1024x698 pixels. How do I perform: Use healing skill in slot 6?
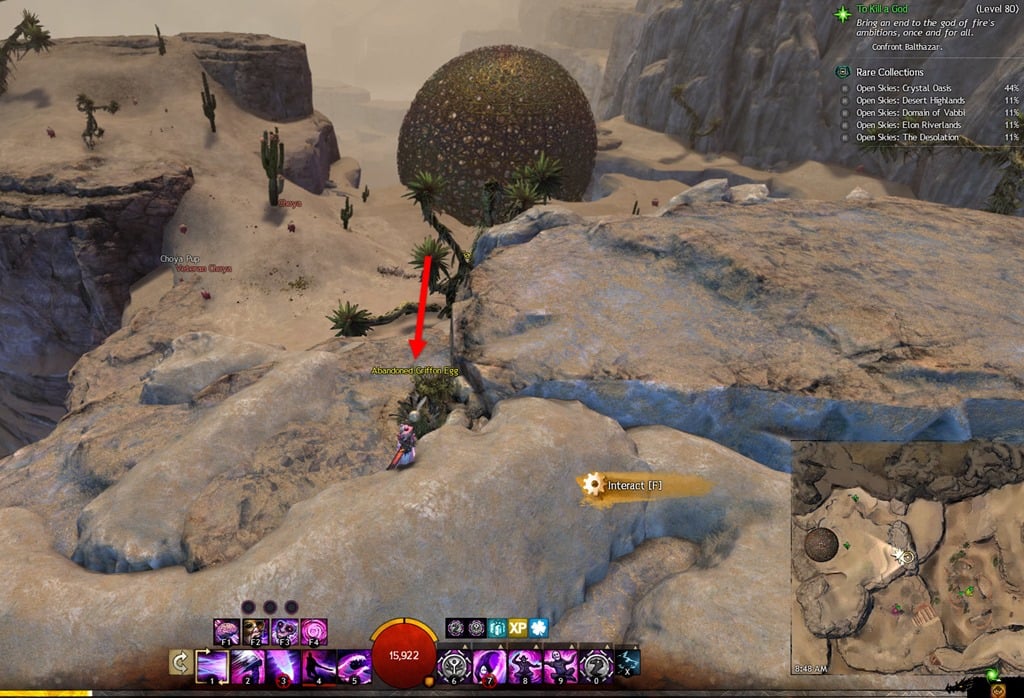(x=455, y=665)
